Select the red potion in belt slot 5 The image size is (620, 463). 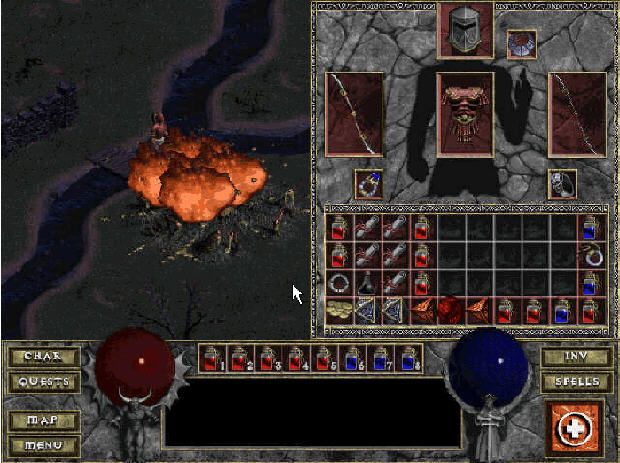coord(324,359)
